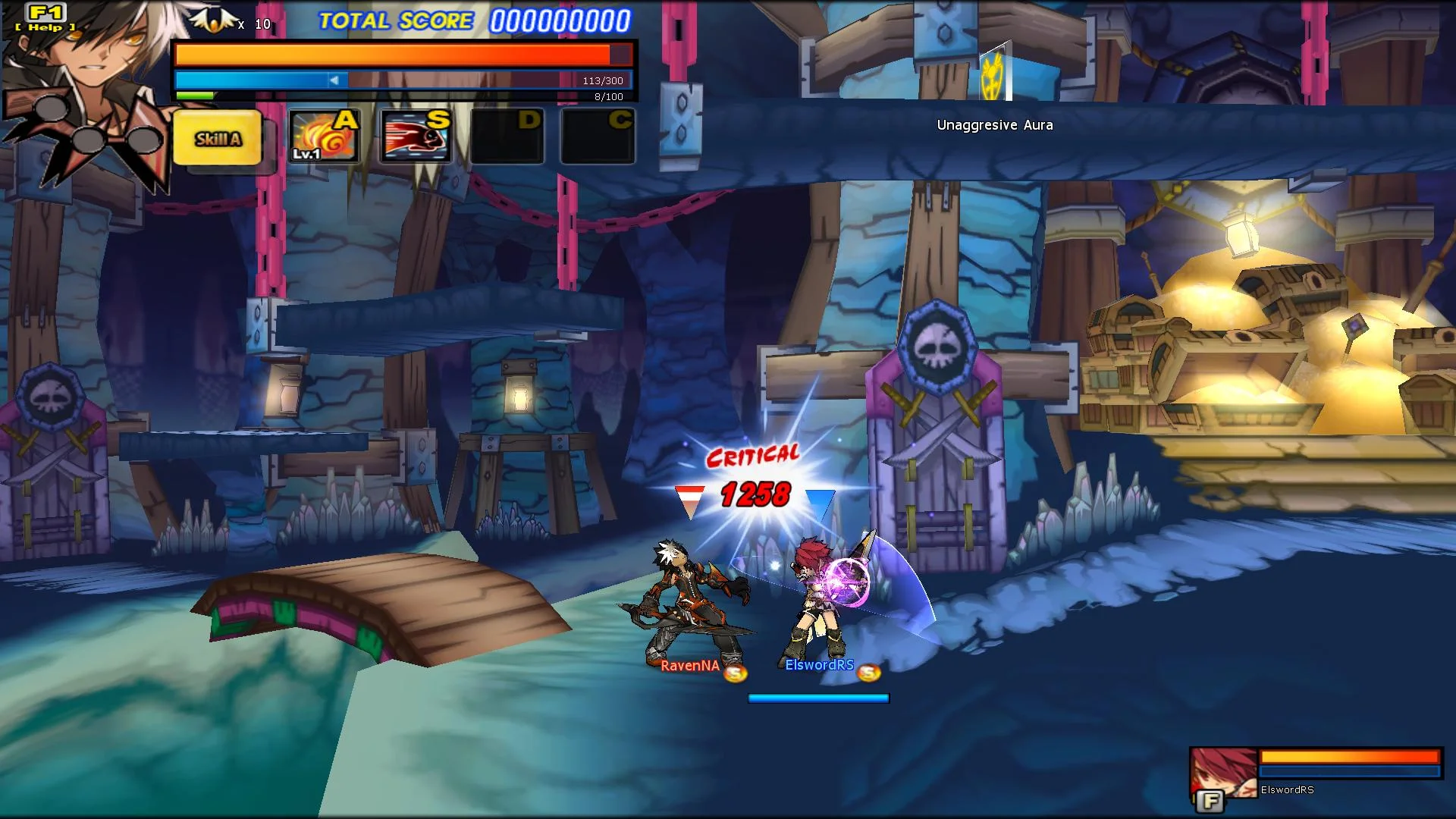The width and height of the screenshot is (1456, 819).
Task: Toggle the Skill A quick-slot button
Action: [x=217, y=138]
